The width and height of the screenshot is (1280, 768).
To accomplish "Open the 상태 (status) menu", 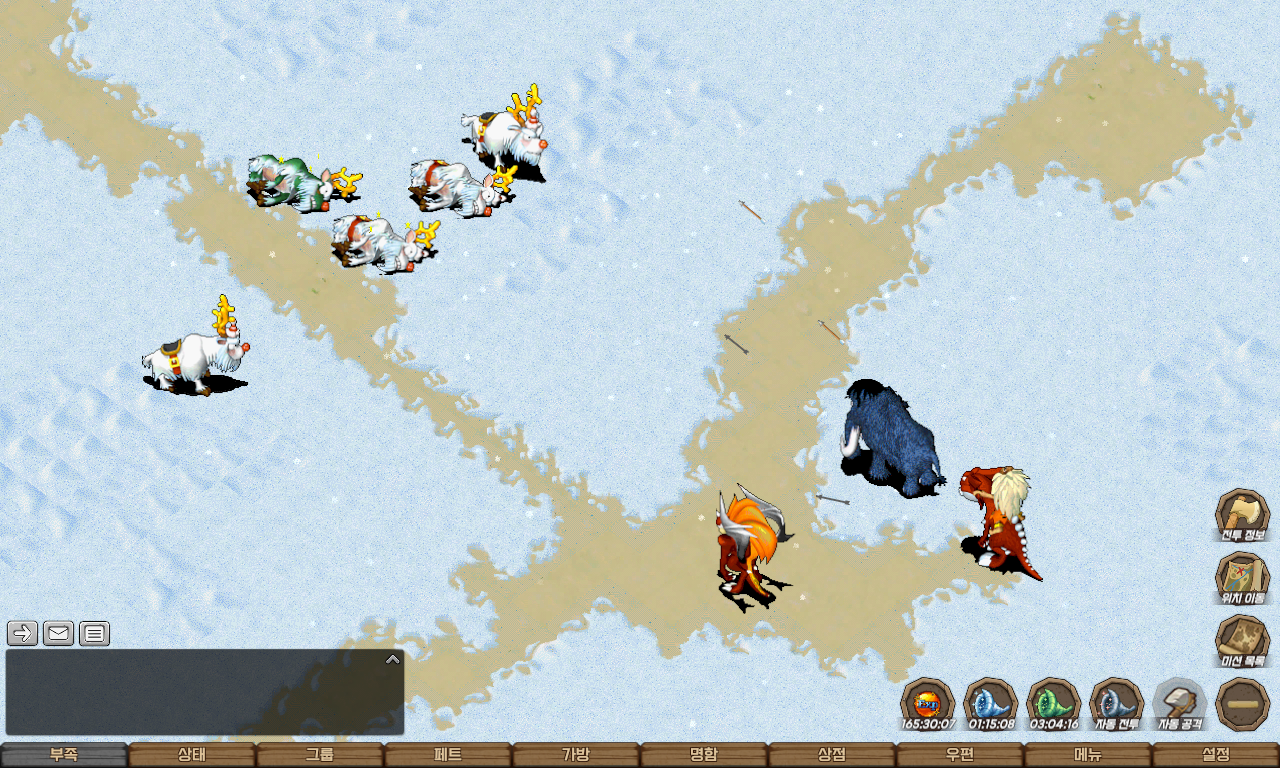I will 192,755.
